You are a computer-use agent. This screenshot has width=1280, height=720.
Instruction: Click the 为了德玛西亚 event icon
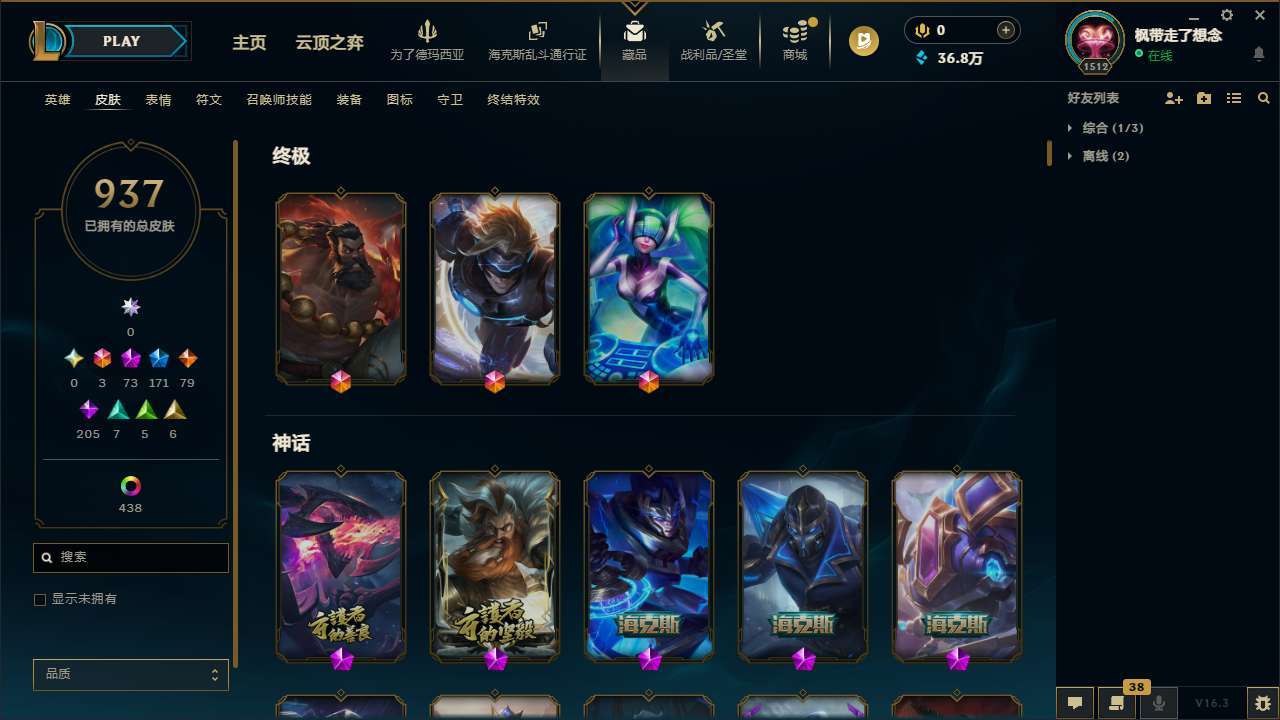[428, 35]
